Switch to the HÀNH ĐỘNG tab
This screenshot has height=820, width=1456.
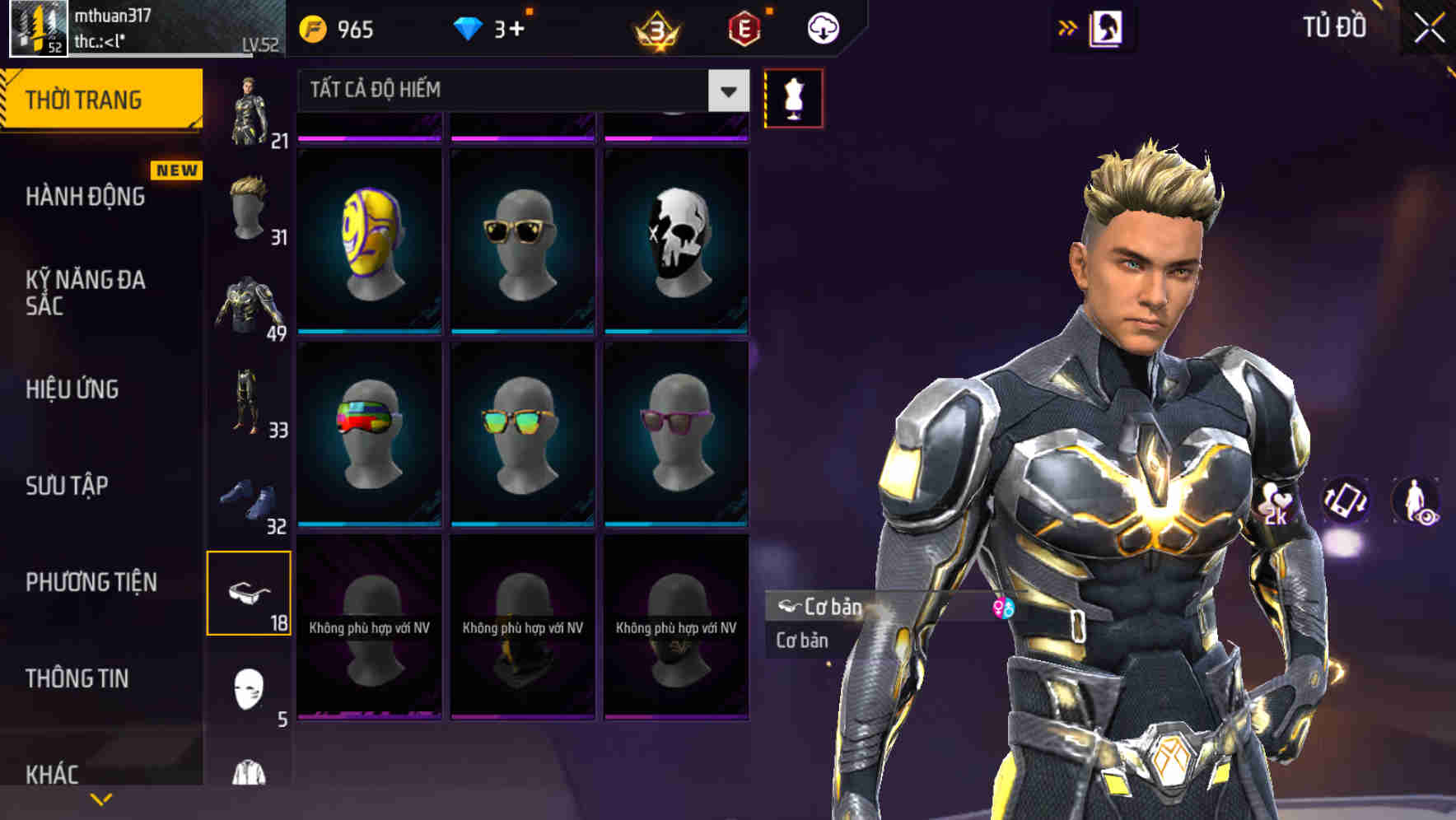(x=86, y=197)
